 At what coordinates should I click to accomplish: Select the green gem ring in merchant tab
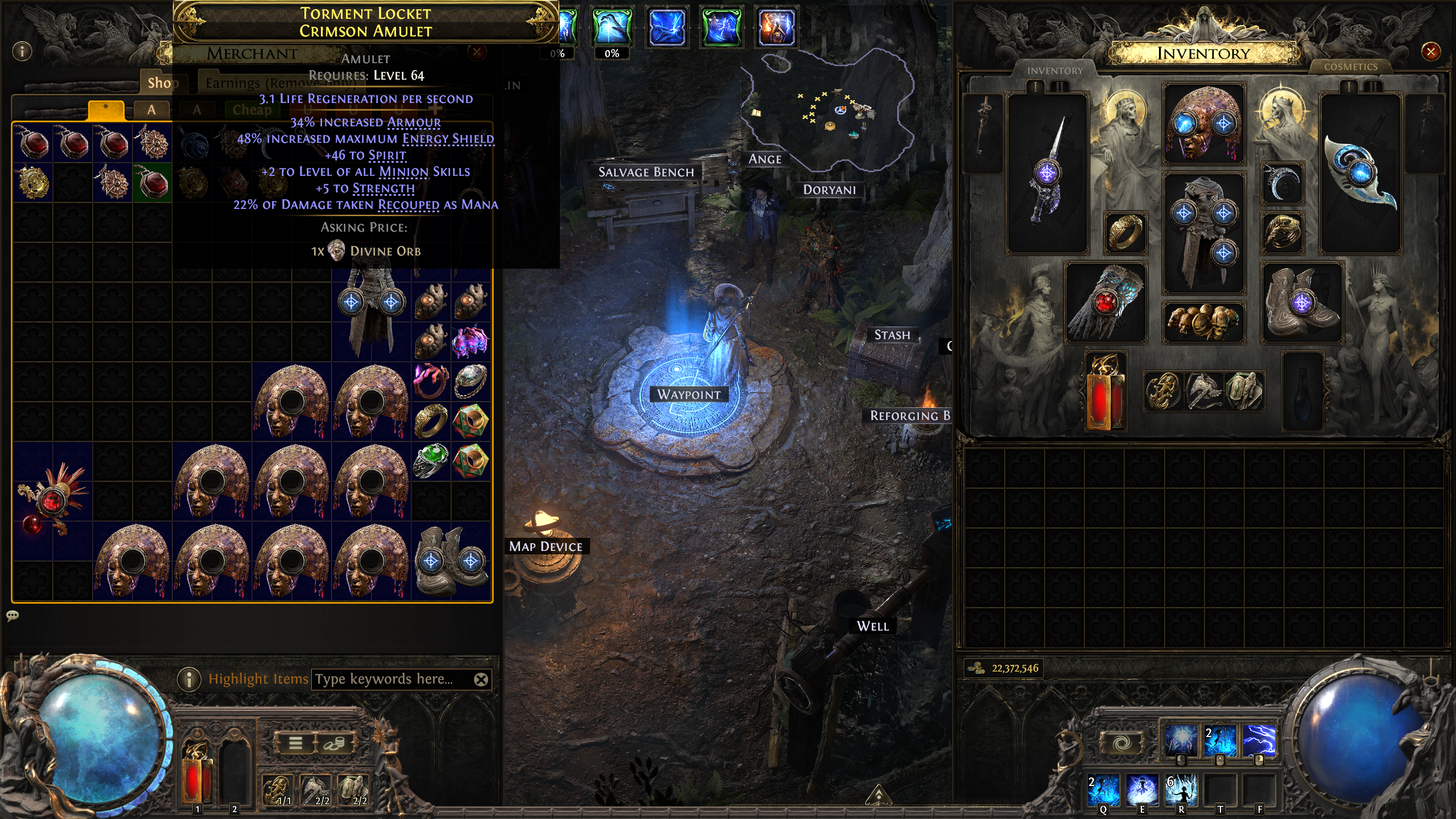431,461
